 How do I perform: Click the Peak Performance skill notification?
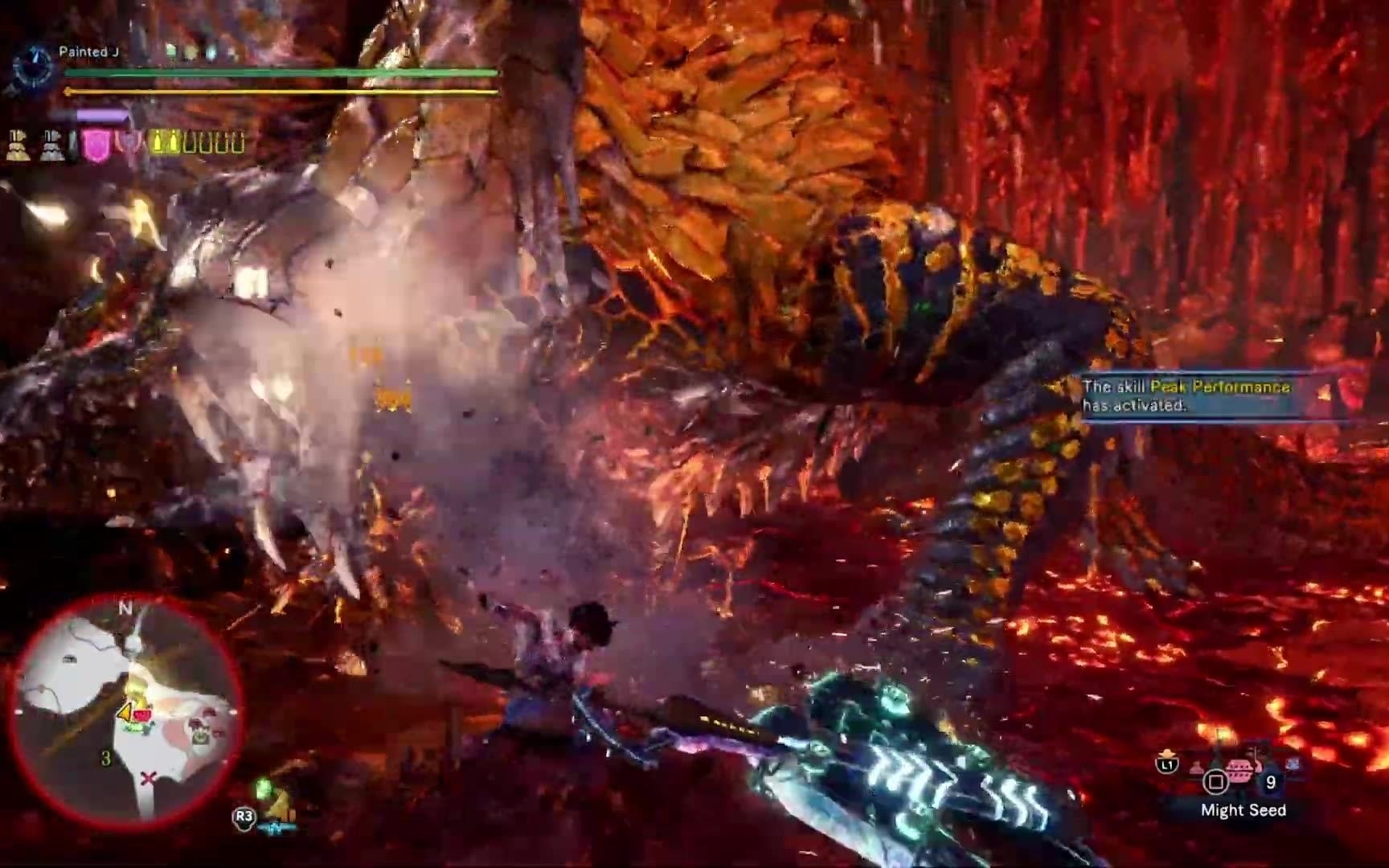pos(1188,395)
